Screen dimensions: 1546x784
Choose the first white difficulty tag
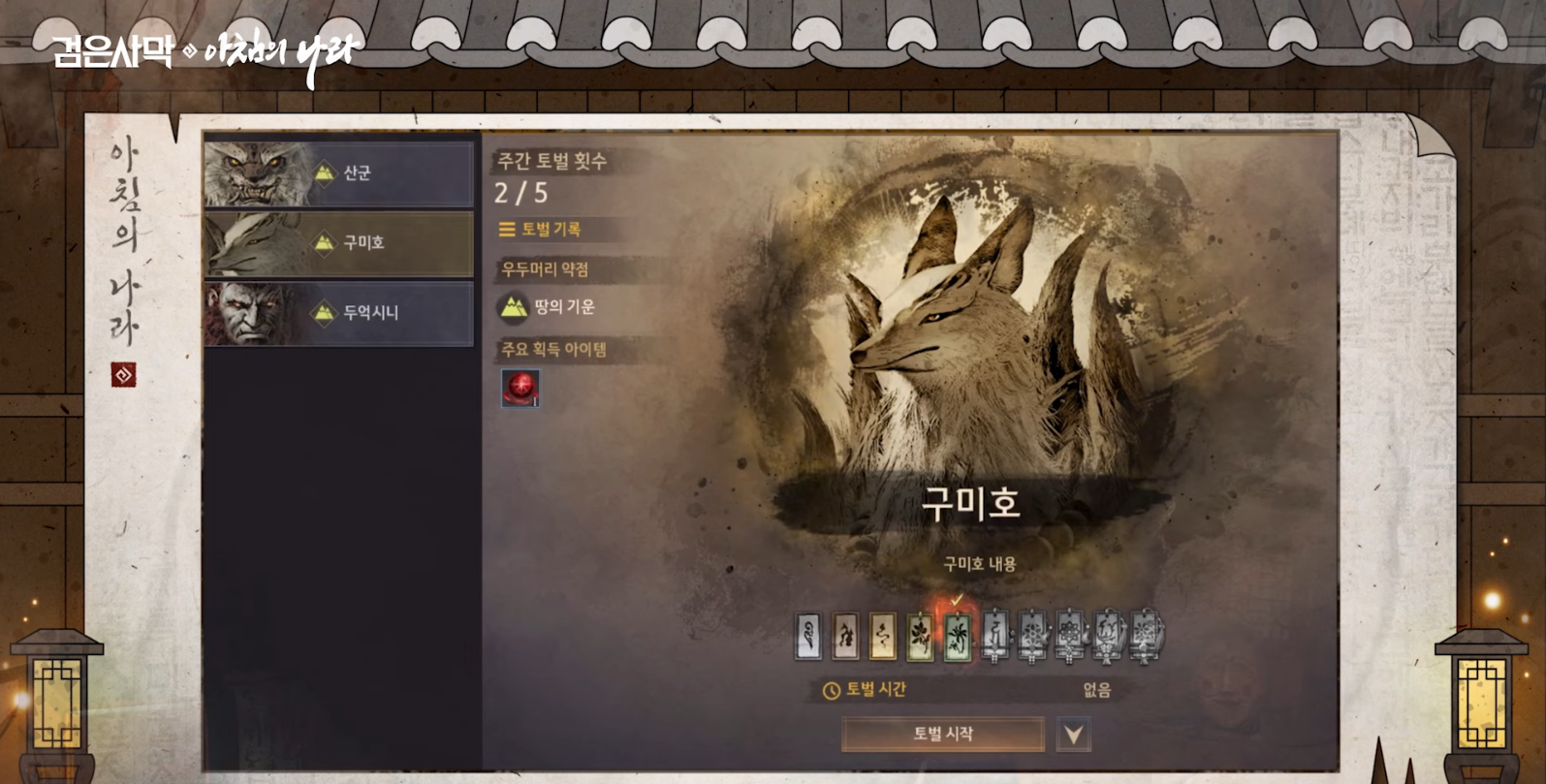point(807,637)
